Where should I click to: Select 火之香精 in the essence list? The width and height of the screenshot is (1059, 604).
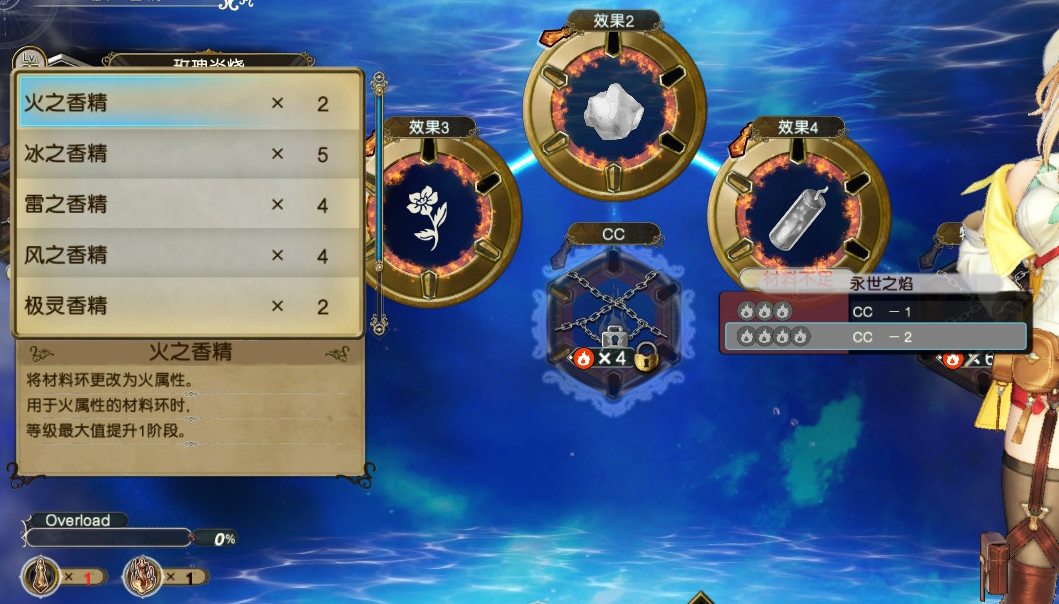(187, 103)
